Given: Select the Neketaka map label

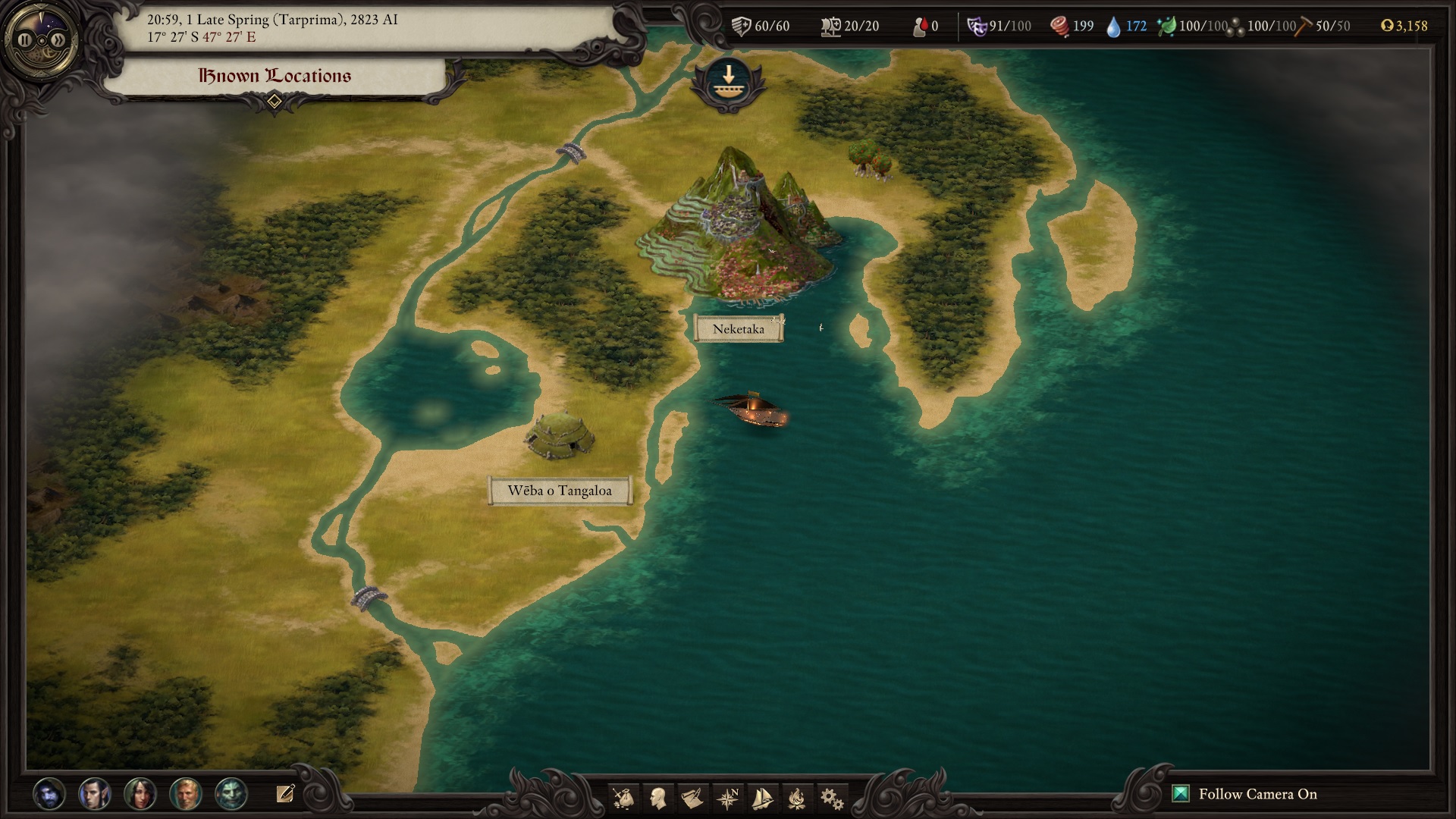Looking at the screenshot, I should point(739,329).
